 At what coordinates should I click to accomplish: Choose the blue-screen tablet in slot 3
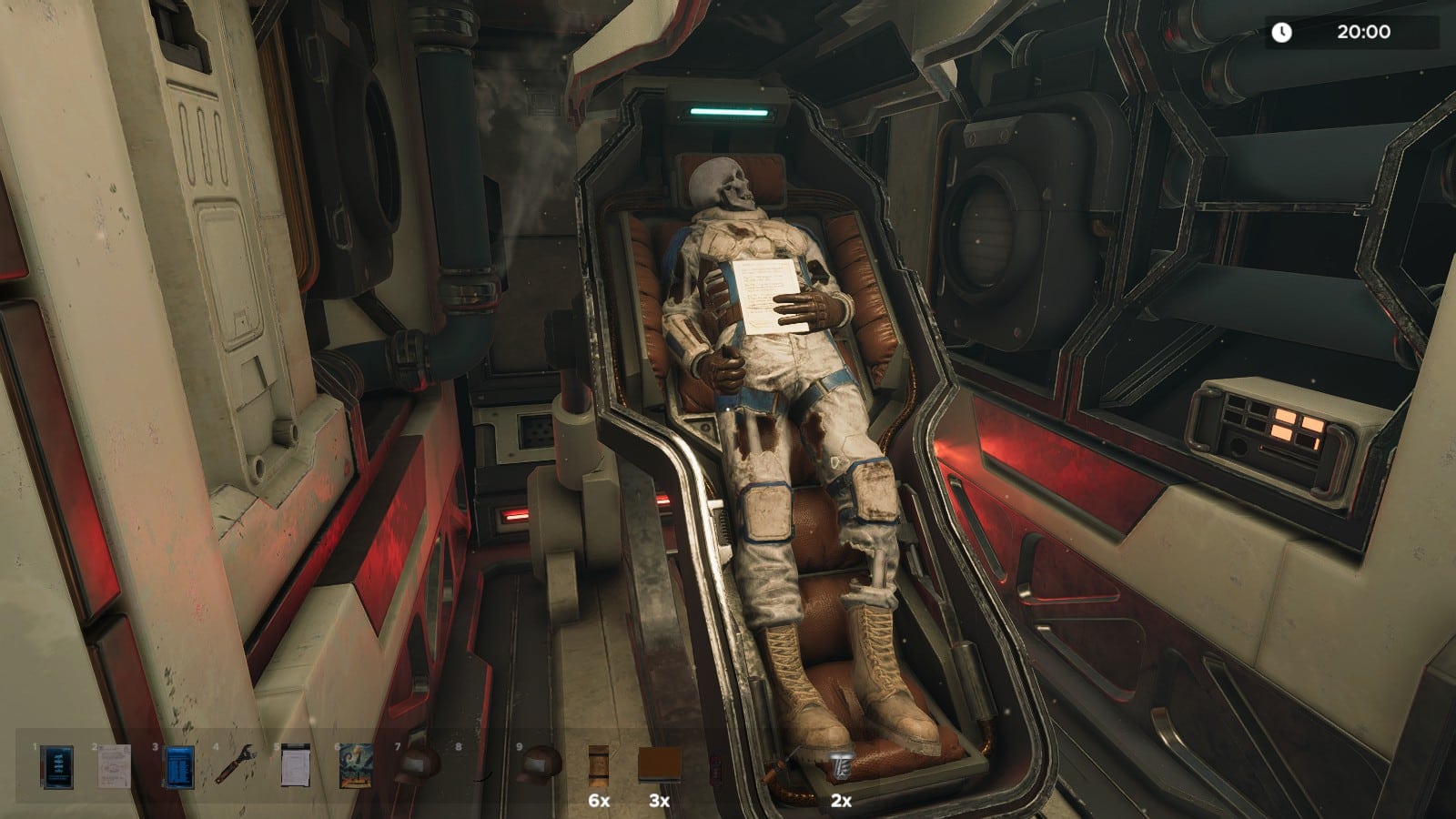178,766
